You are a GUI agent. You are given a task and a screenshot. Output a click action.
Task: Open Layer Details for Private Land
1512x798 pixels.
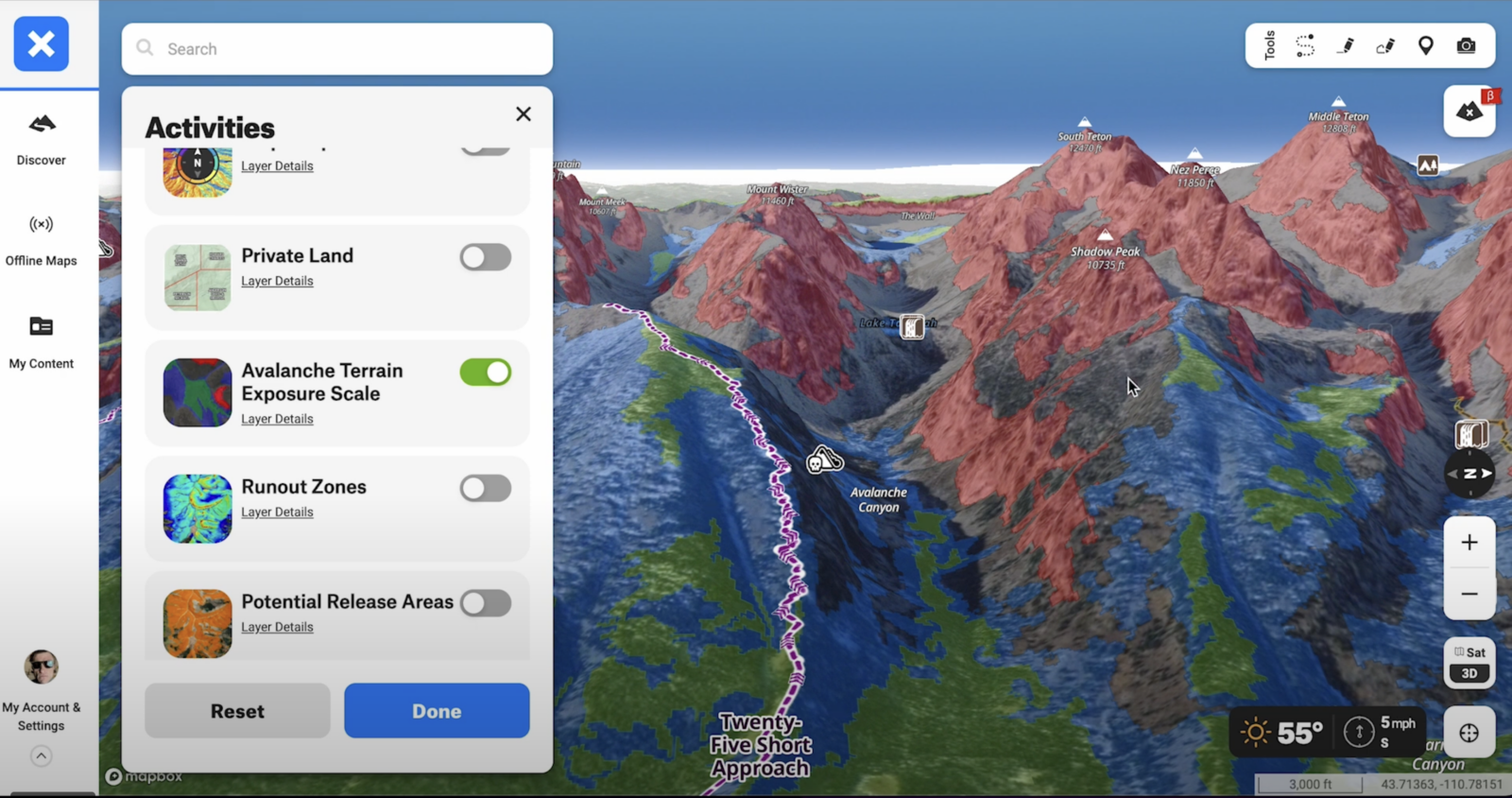(277, 281)
